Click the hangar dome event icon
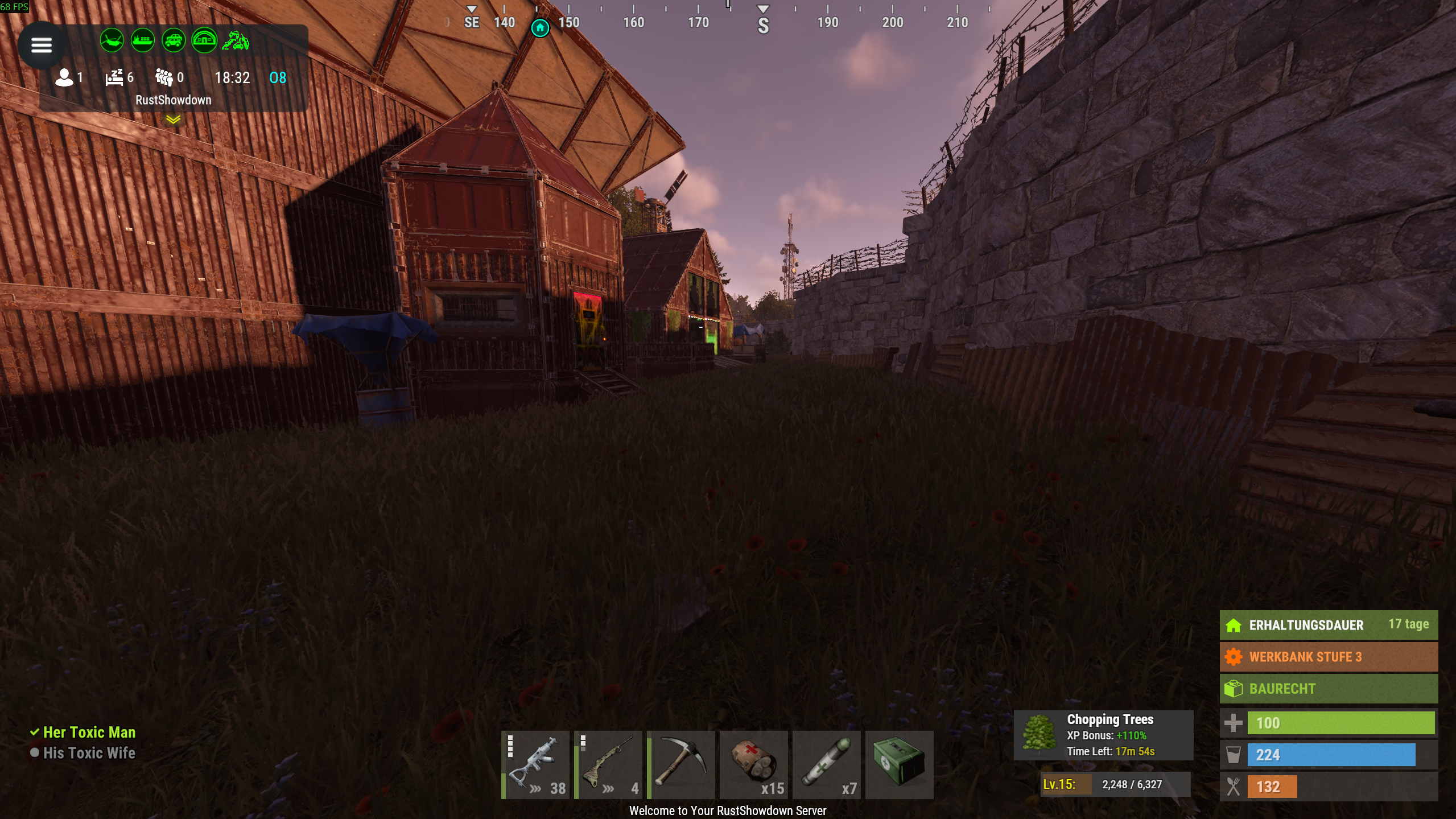 pos(204,40)
